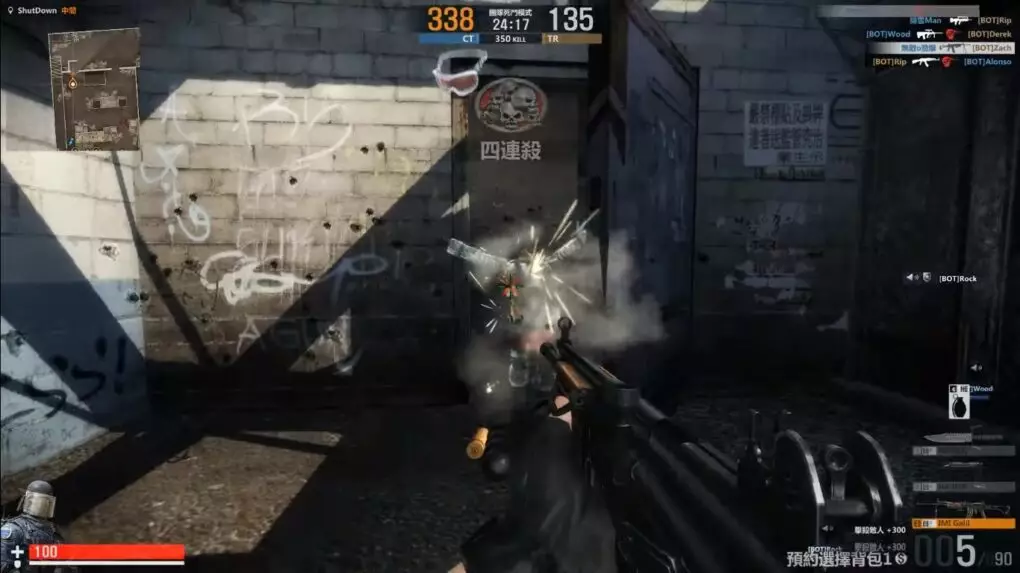Click the CT team score label
Viewport: 1020px width, 573px height.
coord(447,39)
